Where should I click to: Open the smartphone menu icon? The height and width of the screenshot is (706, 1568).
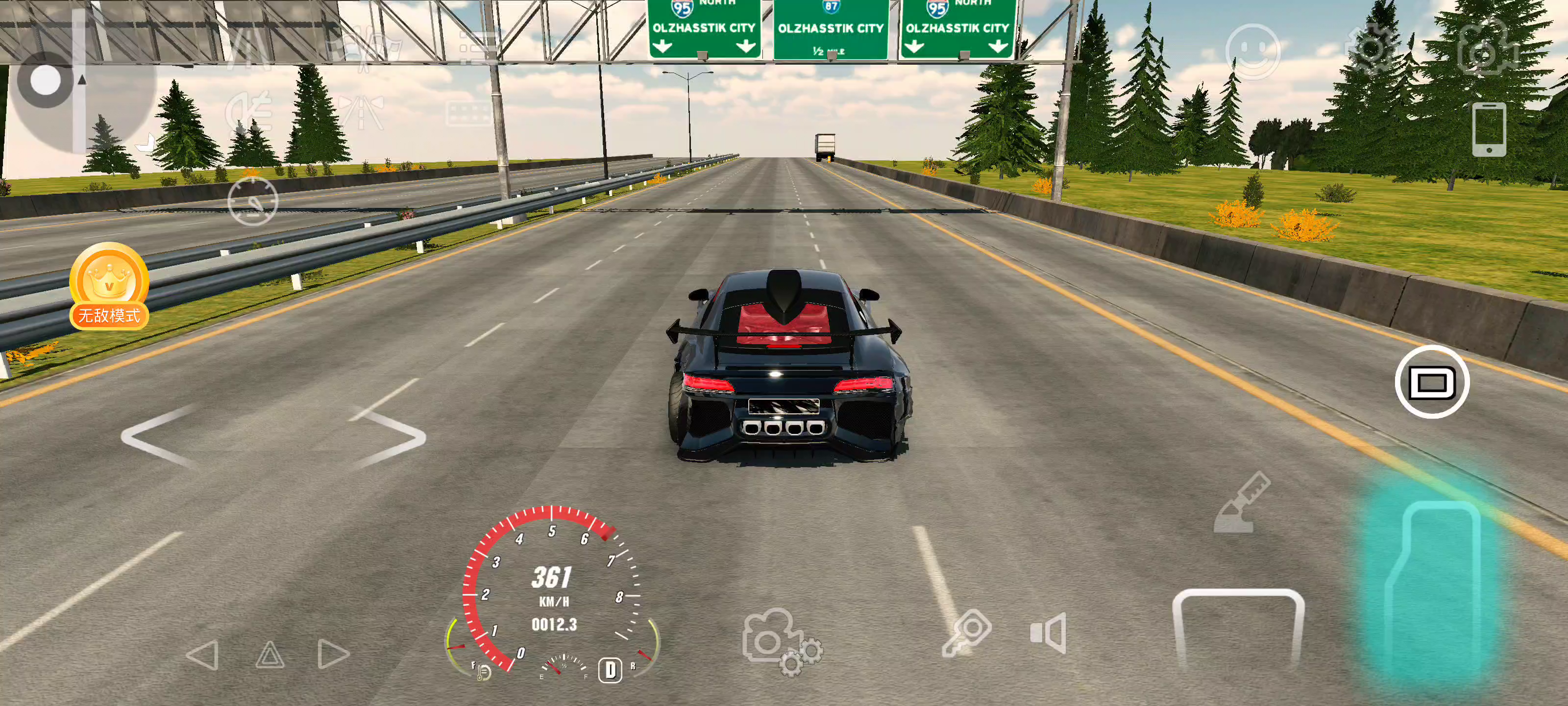click(1489, 128)
